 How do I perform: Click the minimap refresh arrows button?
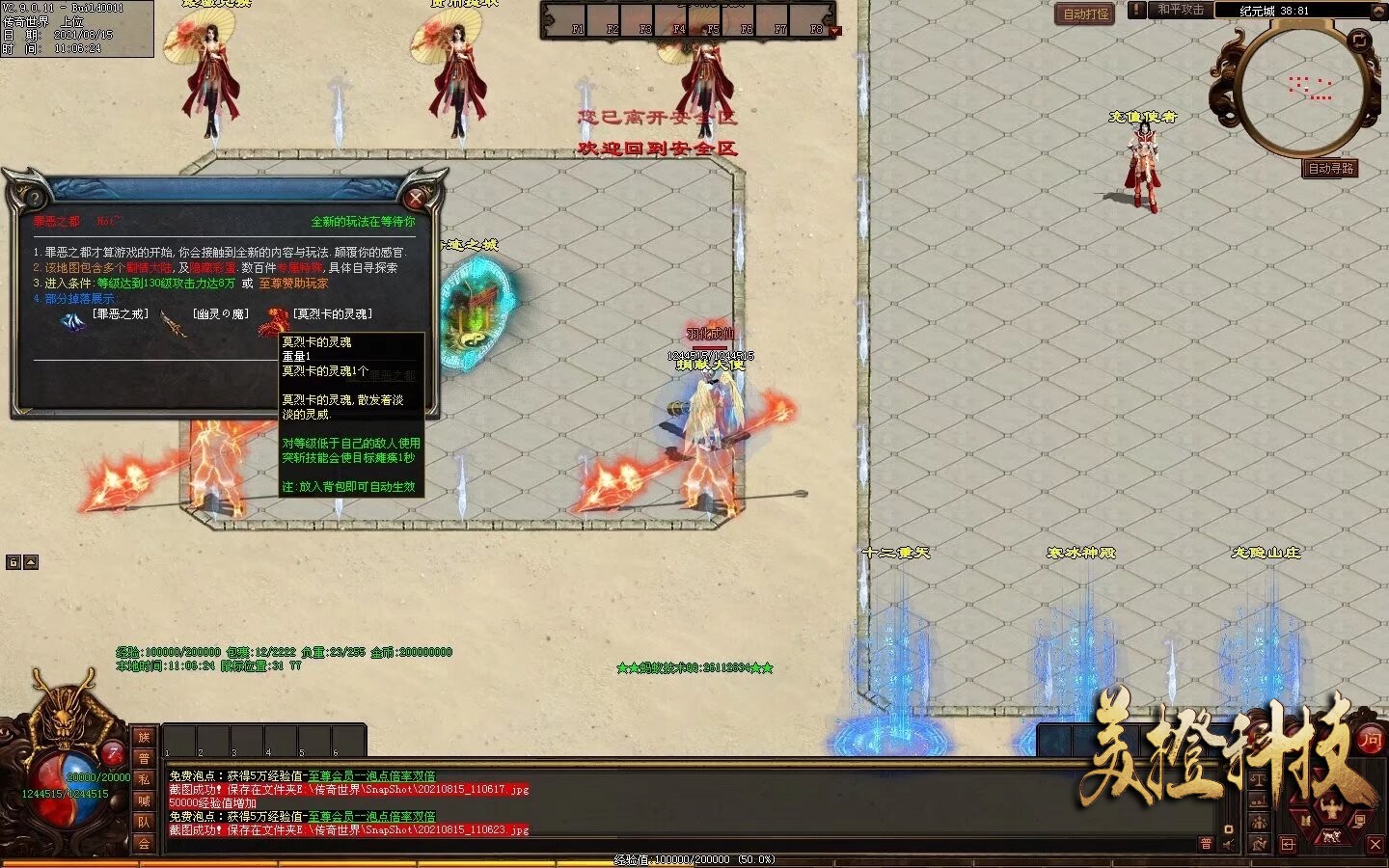(x=1359, y=41)
